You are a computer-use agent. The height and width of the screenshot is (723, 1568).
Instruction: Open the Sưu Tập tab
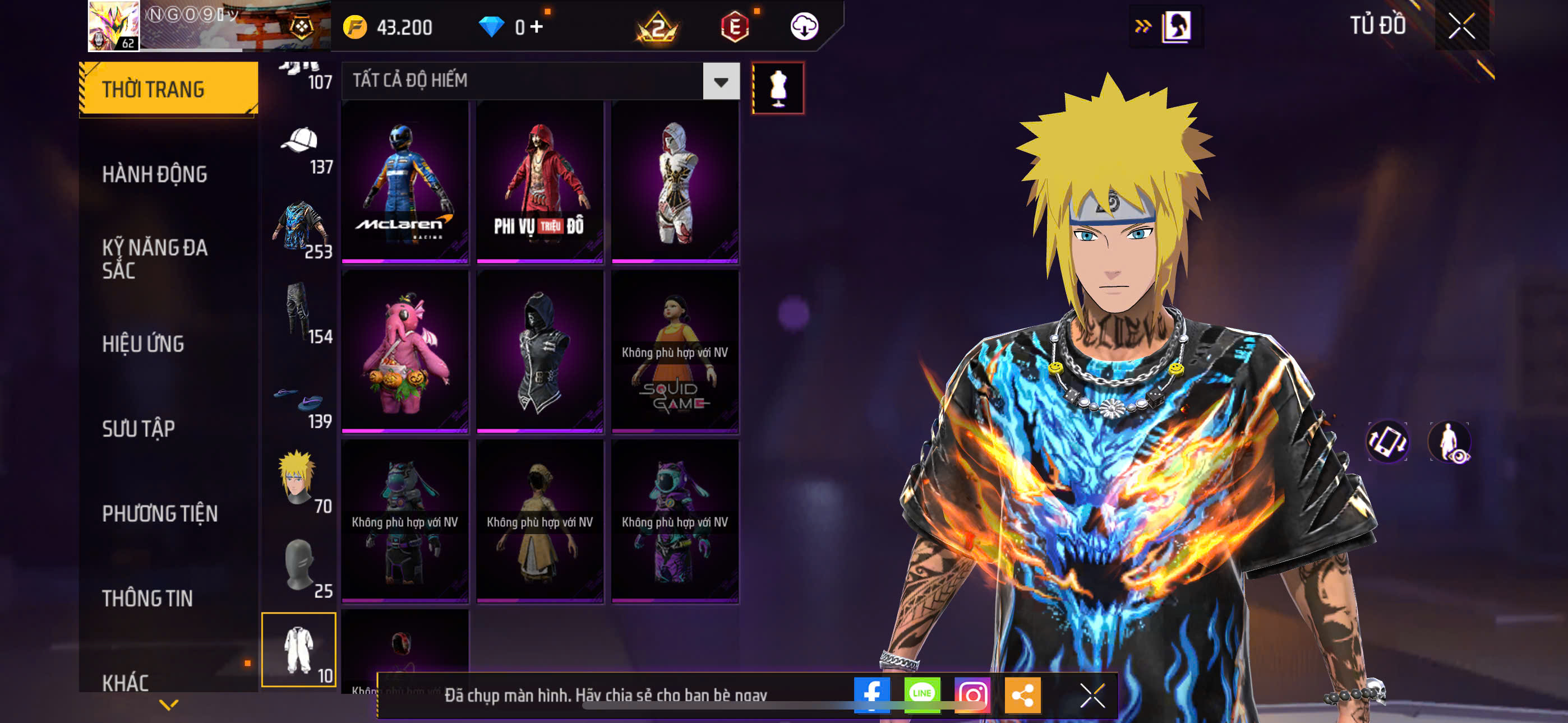(139, 429)
